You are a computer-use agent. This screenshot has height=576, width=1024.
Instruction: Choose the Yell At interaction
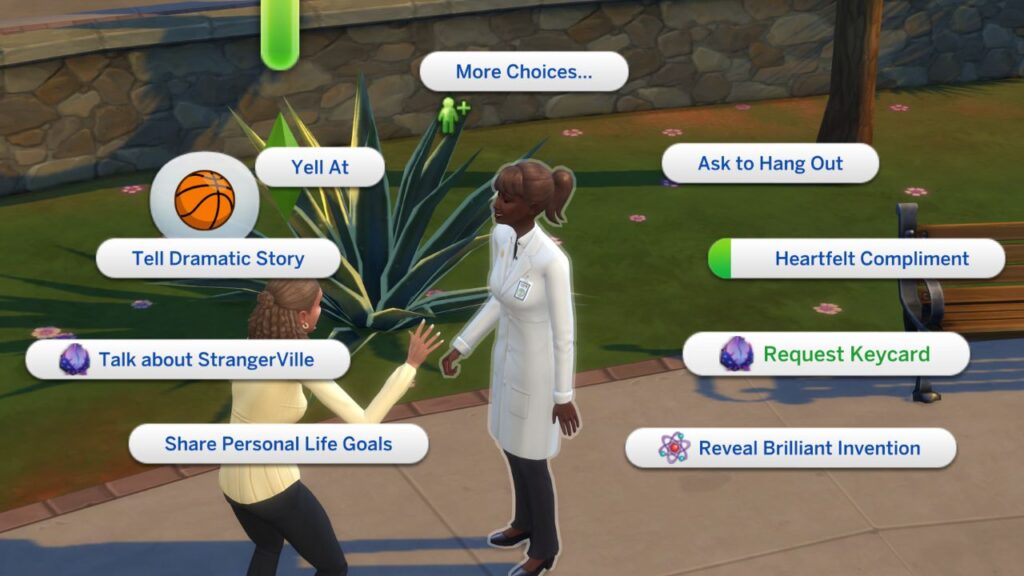click(320, 167)
